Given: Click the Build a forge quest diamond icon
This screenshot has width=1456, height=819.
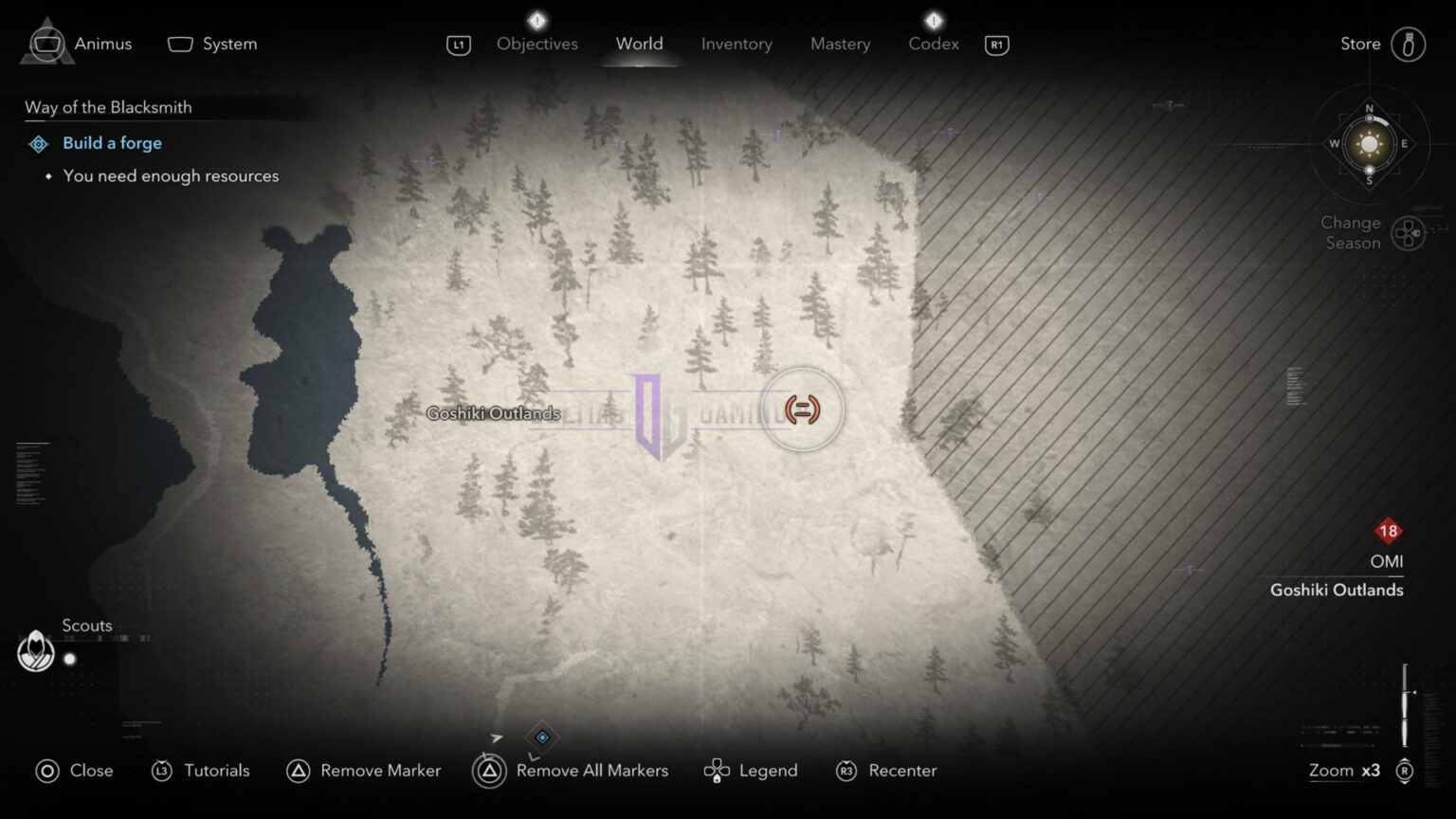Looking at the screenshot, I should (x=38, y=143).
